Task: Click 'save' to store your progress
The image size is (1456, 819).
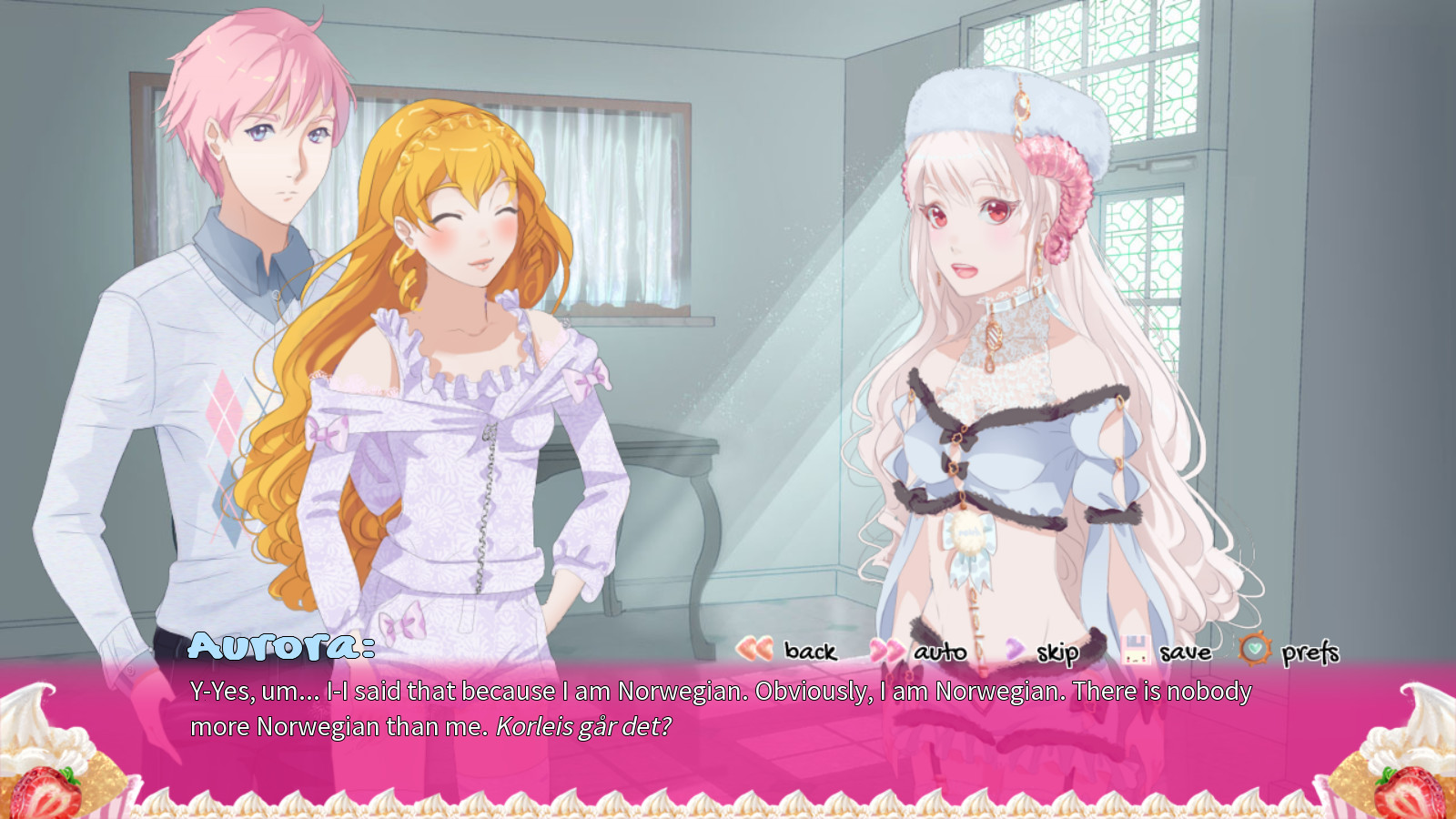Action: pos(1185,652)
